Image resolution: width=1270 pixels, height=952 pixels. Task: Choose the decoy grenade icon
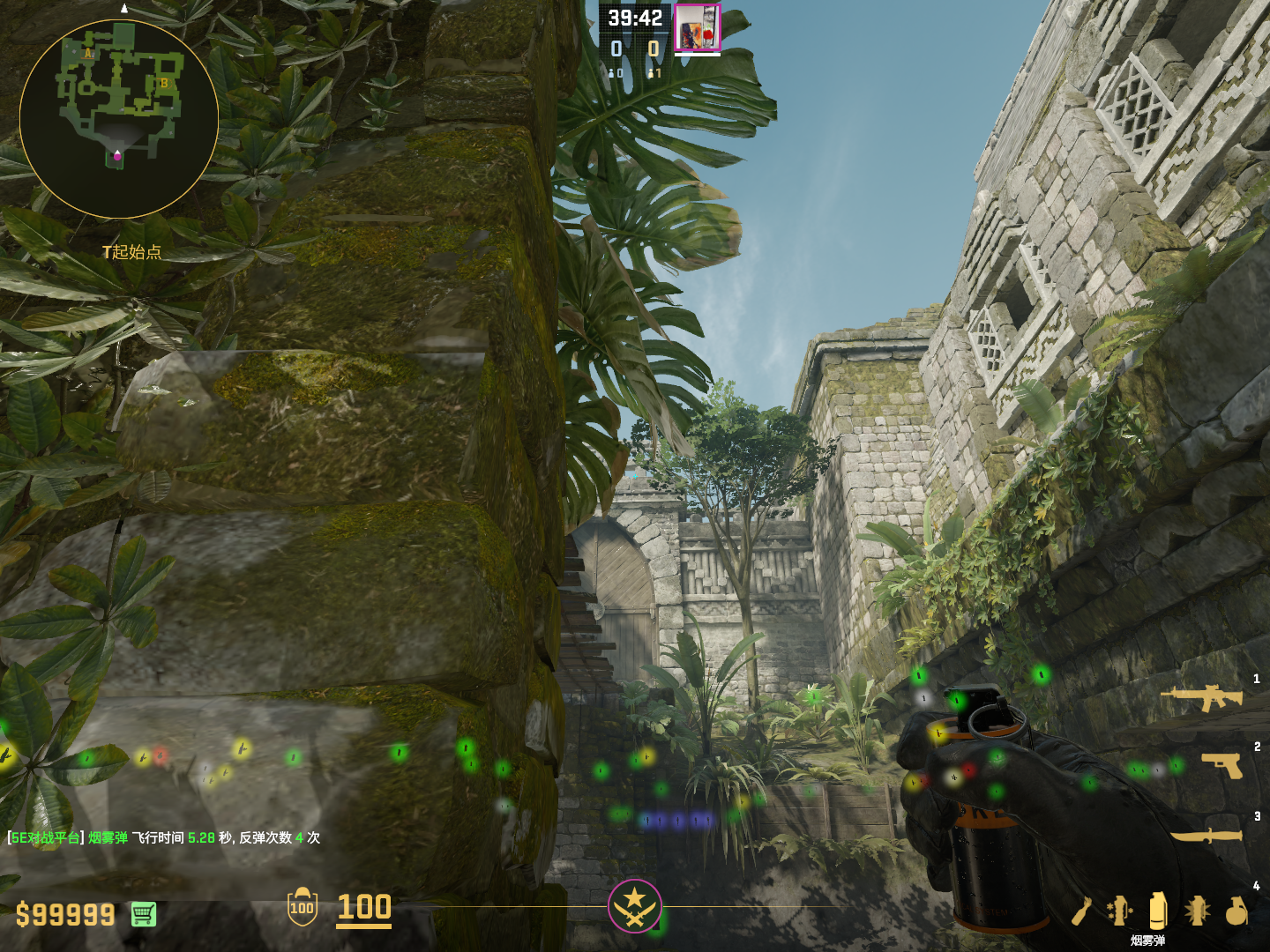click(1119, 911)
